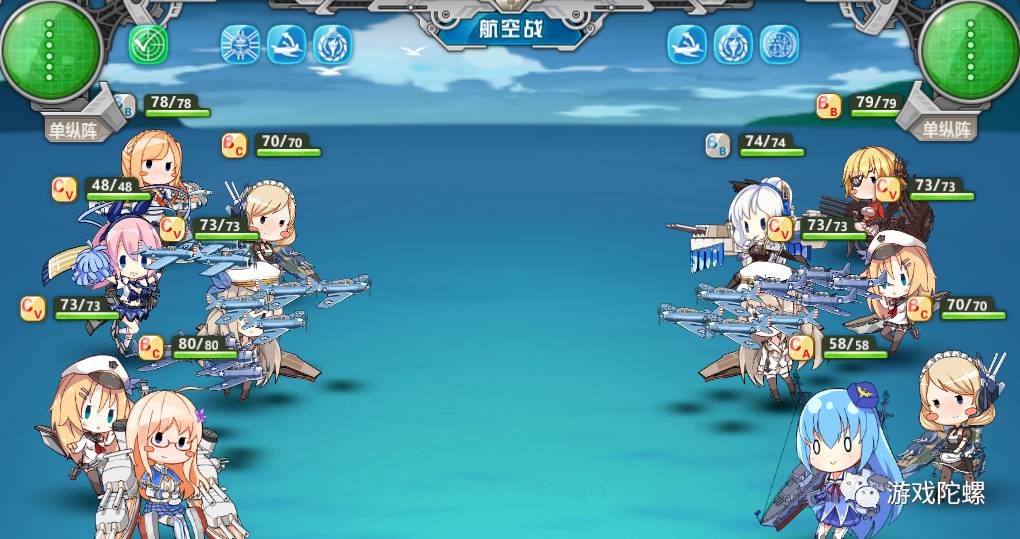Open the allied fleet's round radar display
The image size is (1020, 539).
pyautogui.click(x=51, y=50)
